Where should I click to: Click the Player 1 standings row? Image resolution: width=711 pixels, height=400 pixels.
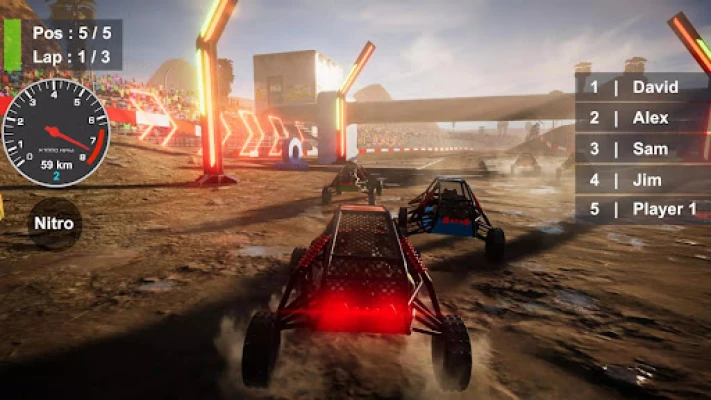pyautogui.click(x=640, y=209)
